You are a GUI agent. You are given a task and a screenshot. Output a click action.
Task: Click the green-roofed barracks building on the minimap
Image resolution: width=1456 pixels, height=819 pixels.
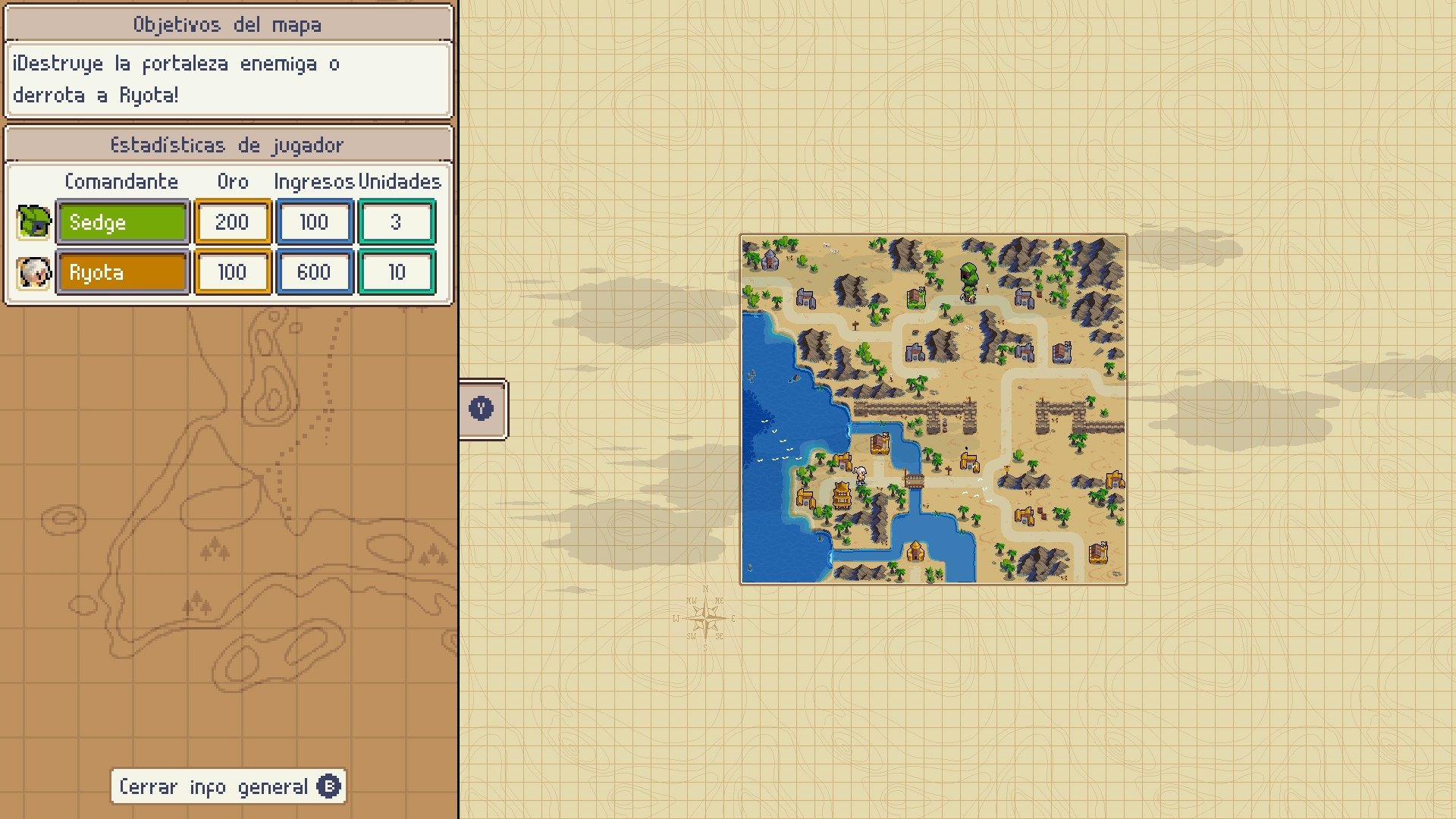point(915,297)
